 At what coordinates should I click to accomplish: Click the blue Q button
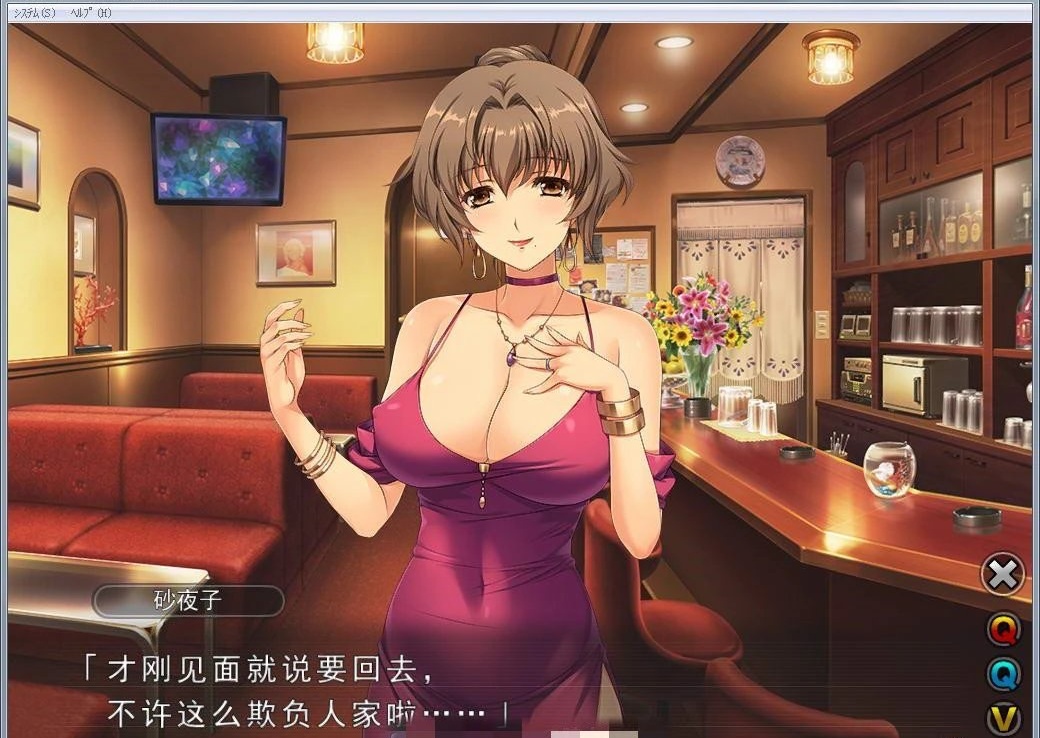[x=1004, y=674]
